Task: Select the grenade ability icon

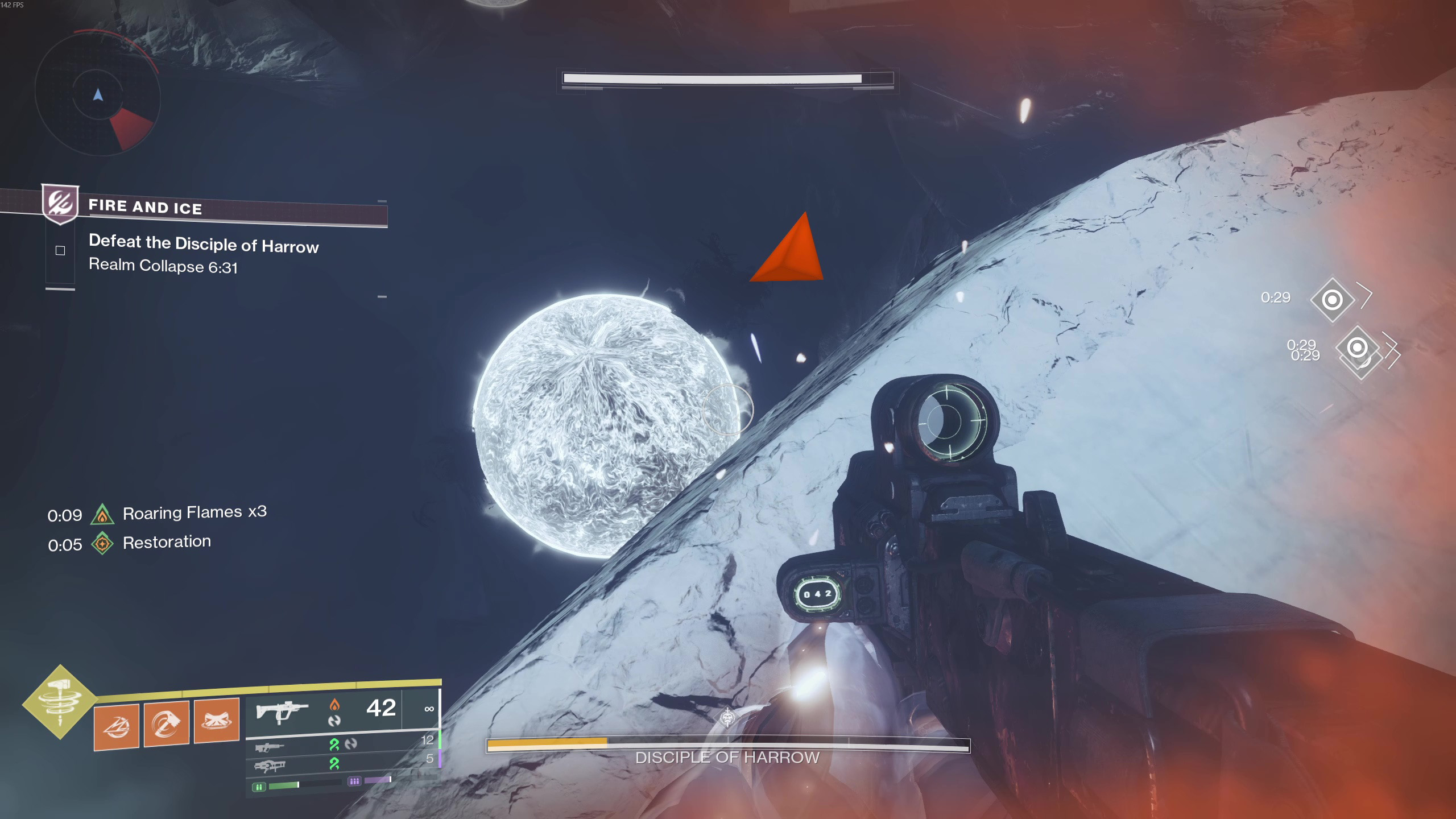Action: pos(116,726)
